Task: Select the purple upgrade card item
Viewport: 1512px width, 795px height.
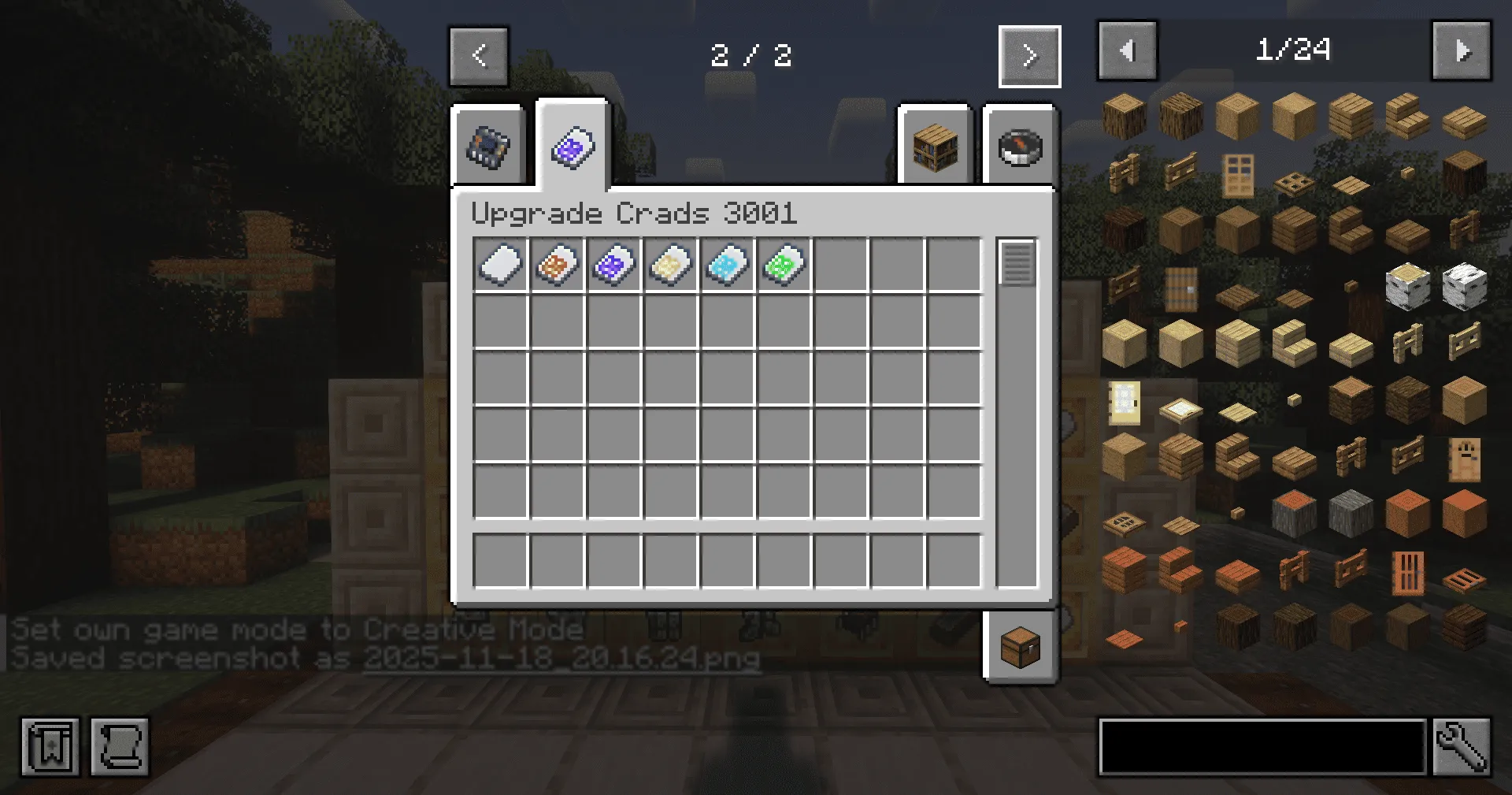Action: [x=615, y=266]
